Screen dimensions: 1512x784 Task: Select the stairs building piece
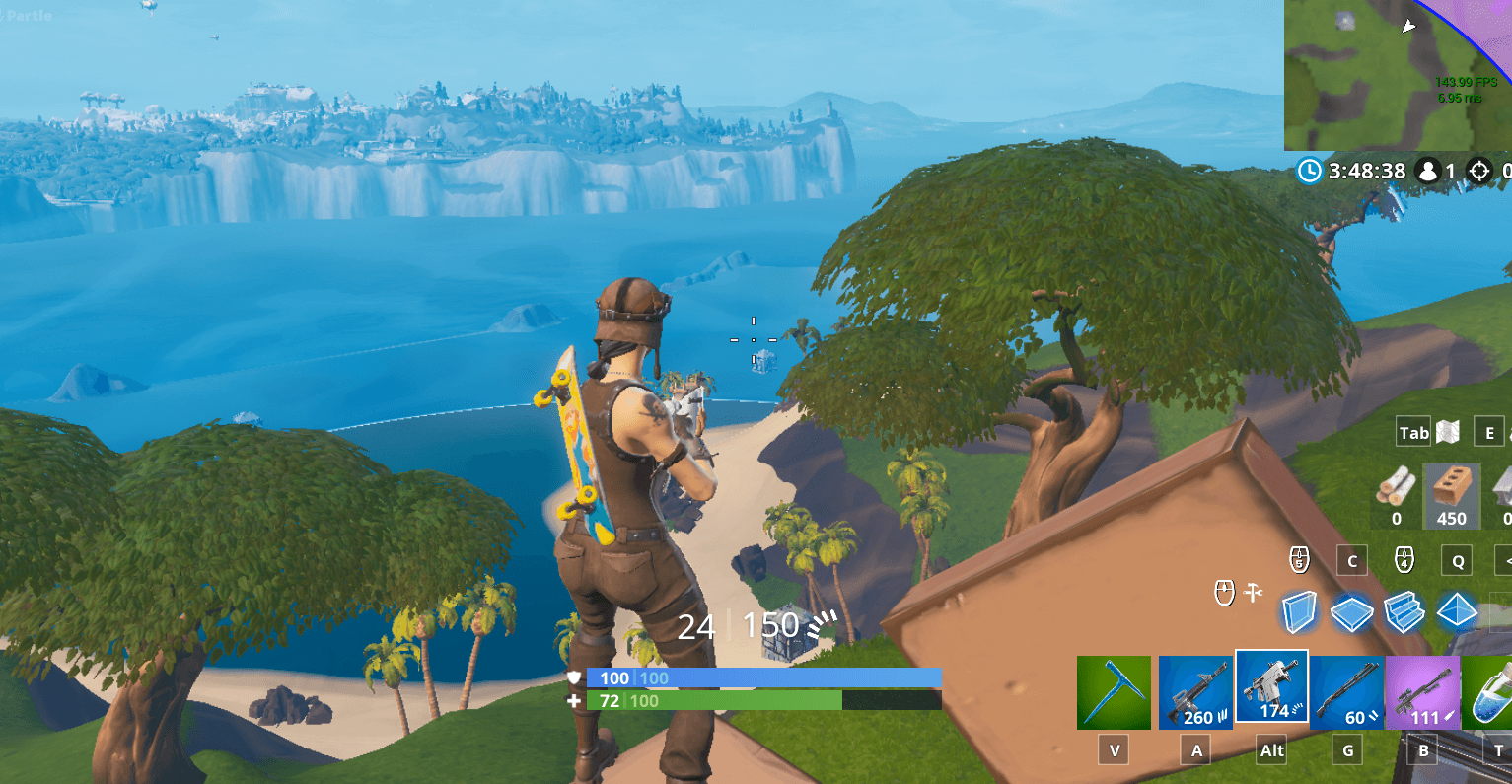[1404, 612]
